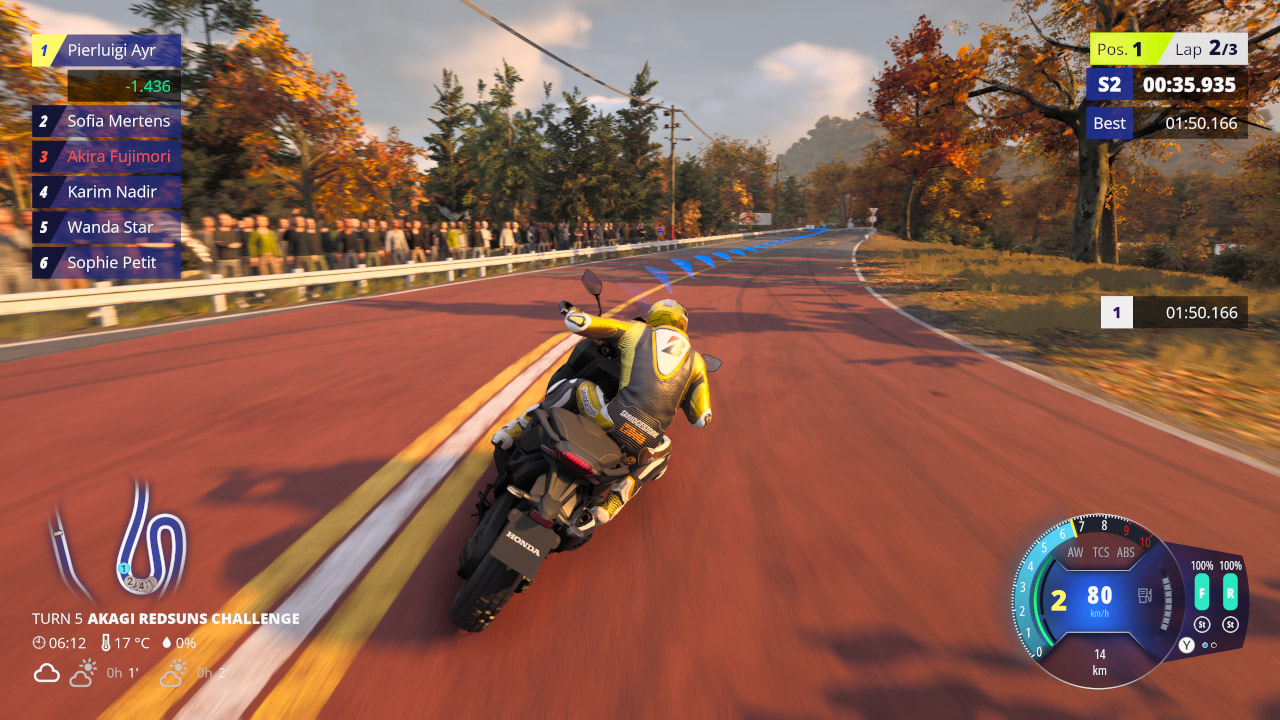Select Sofia Mertens leaderboard row
Viewport: 1280px width, 720px height.
tap(107, 122)
